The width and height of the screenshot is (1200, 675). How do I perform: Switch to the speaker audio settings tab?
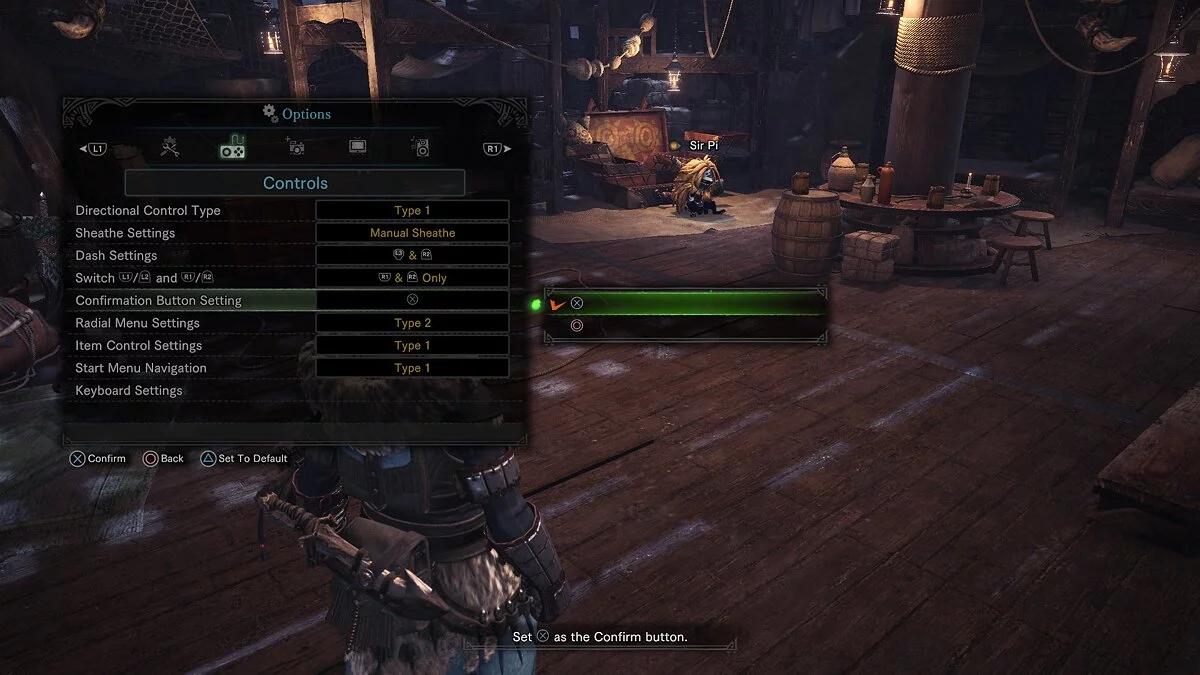click(x=421, y=148)
